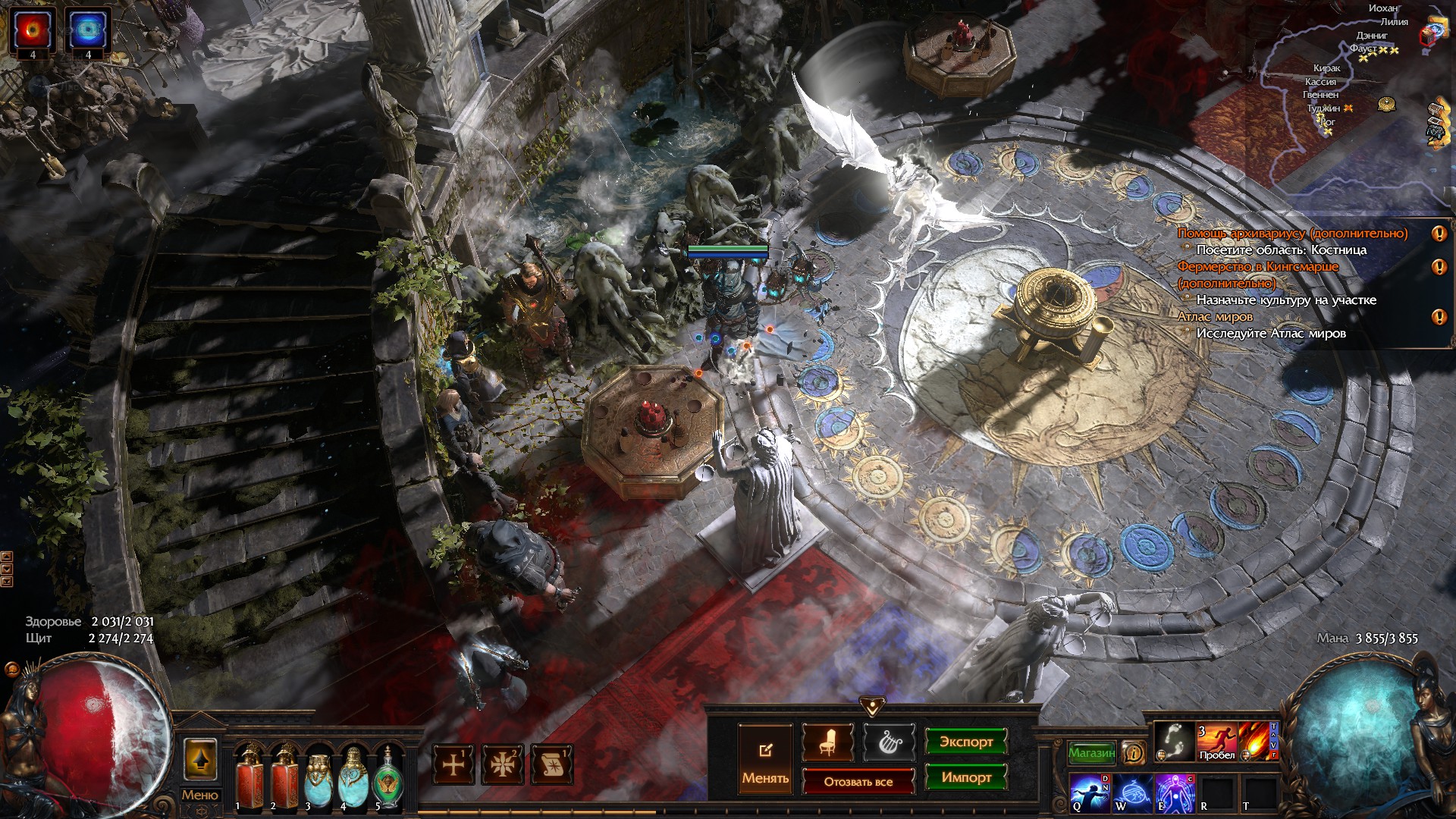Activate the running dash skill labeled Пробел
The width and height of the screenshot is (1456, 819).
point(1216,741)
